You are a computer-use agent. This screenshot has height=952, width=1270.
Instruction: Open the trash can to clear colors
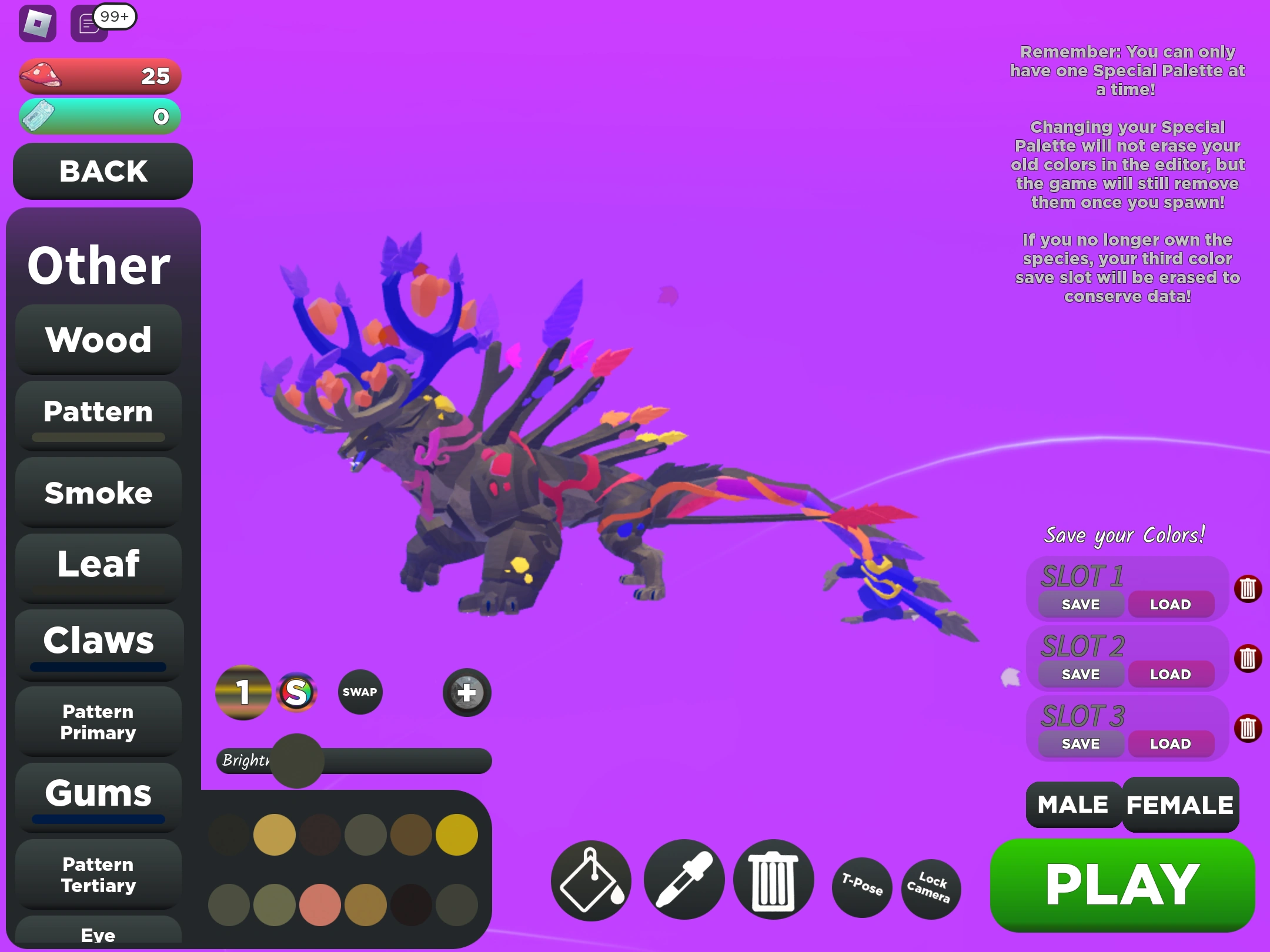(x=775, y=881)
